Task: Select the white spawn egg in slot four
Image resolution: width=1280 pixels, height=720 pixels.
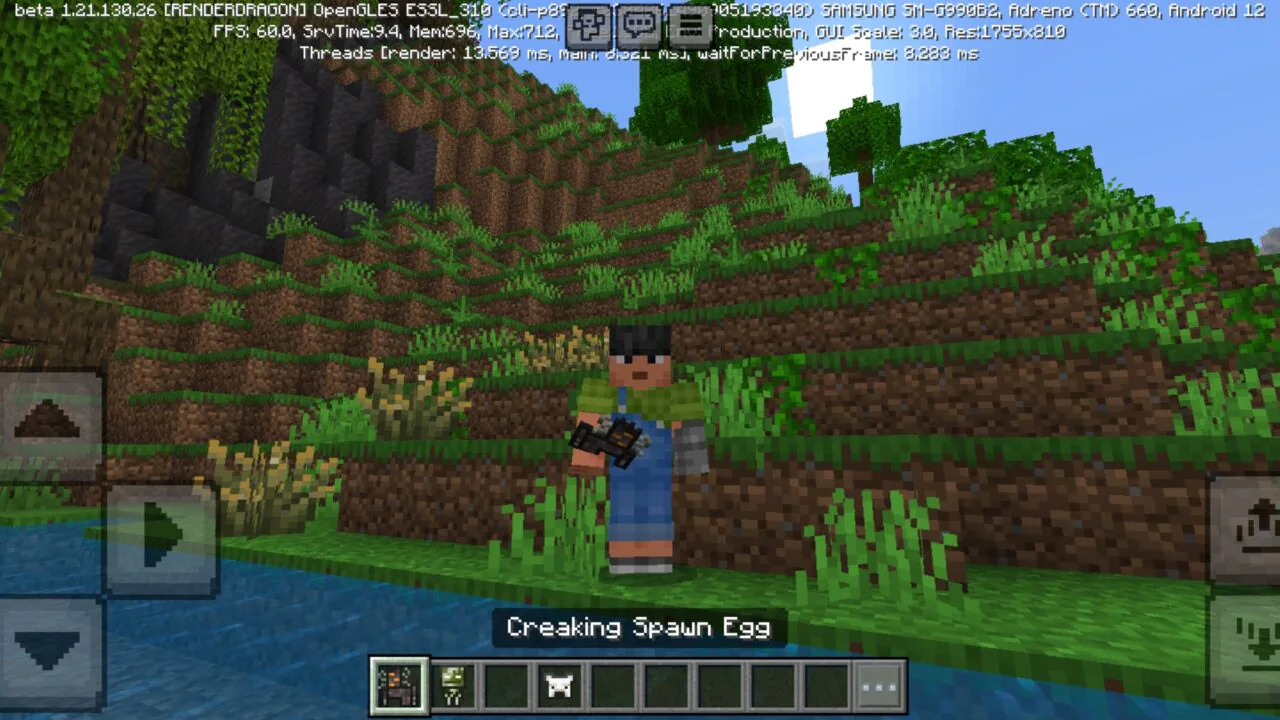Action: pos(558,686)
